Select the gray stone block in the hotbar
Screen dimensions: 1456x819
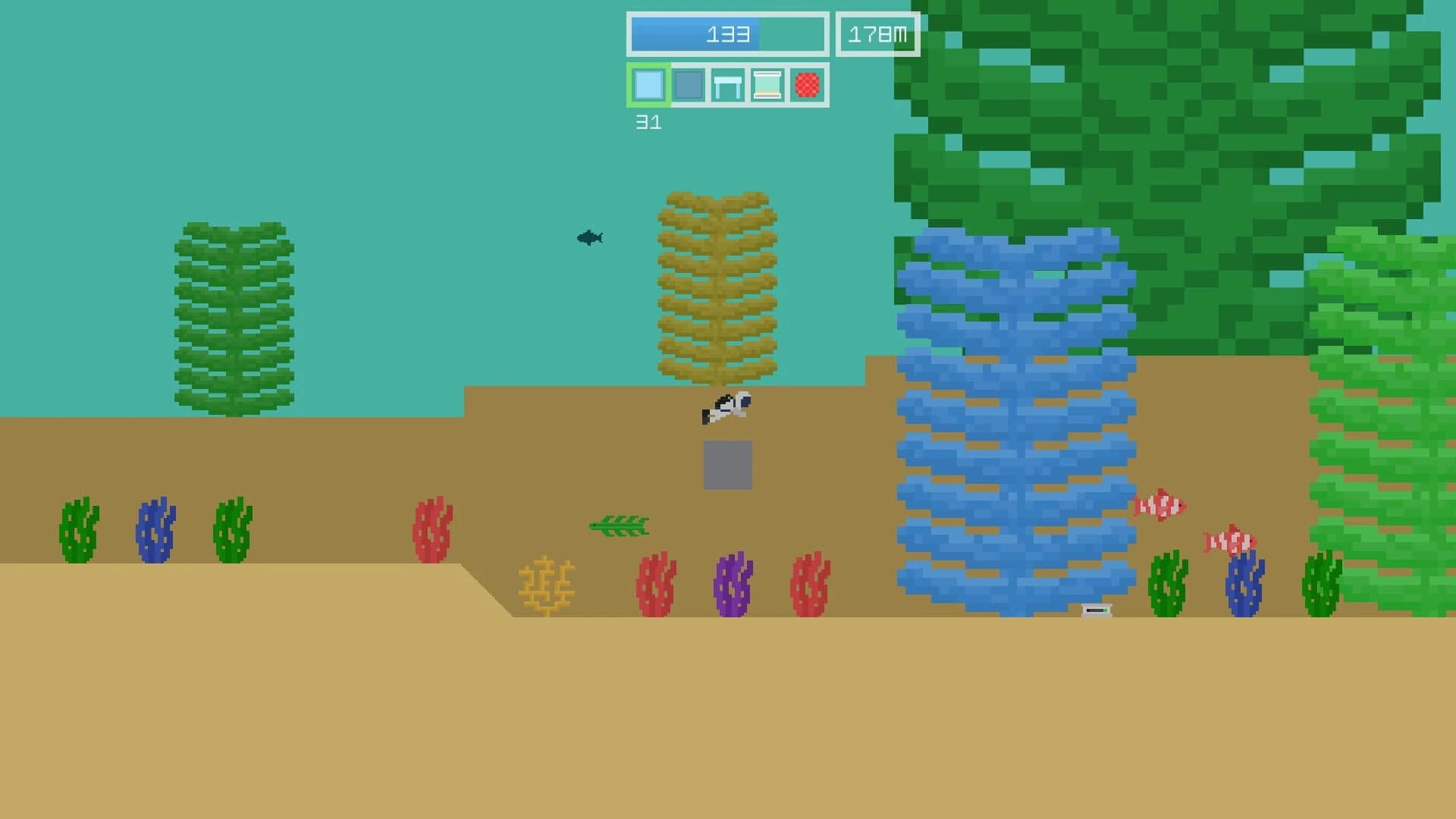(x=689, y=86)
